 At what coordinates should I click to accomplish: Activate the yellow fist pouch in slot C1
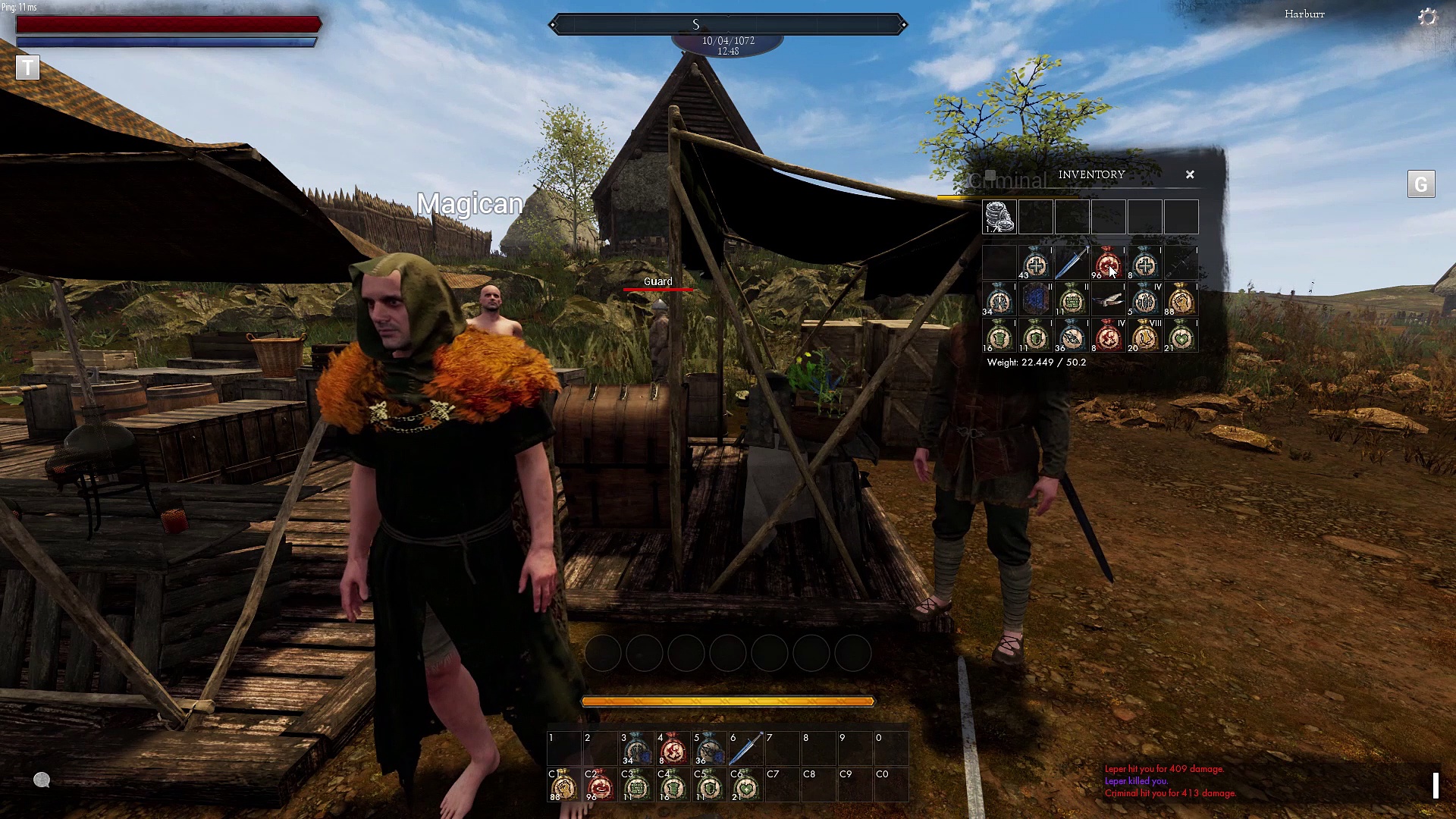563,786
